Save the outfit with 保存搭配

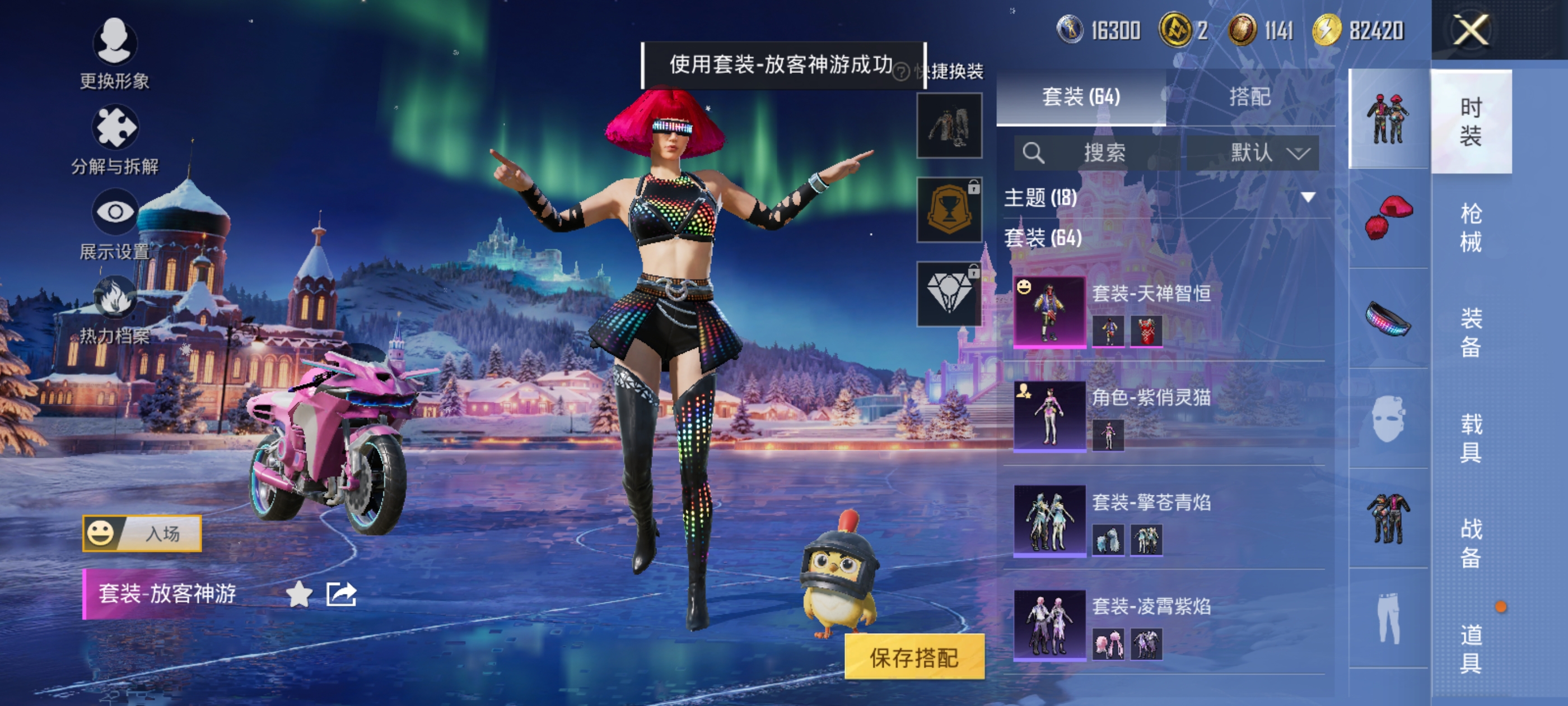(914, 657)
